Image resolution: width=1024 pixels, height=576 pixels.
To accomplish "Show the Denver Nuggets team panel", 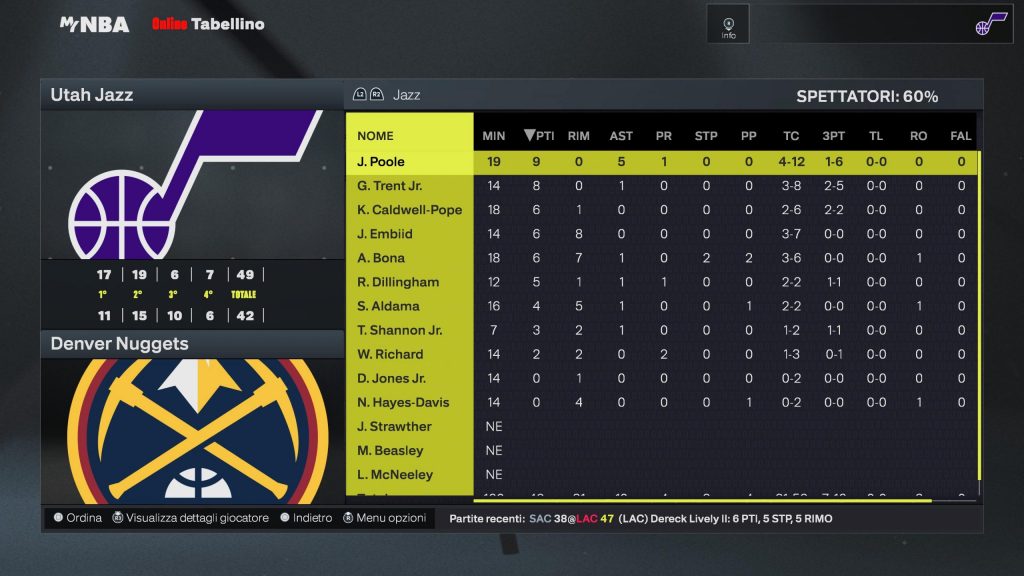I will coord(191,344).
